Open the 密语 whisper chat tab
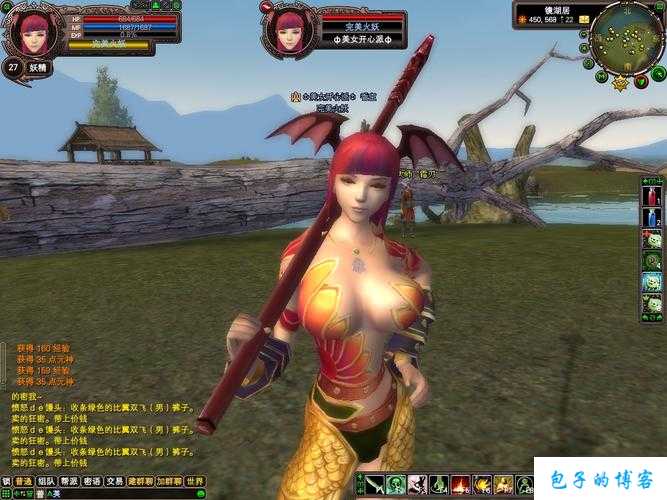Screen dimensions: 667x500 pyautogui.click(x=92, y=481)
